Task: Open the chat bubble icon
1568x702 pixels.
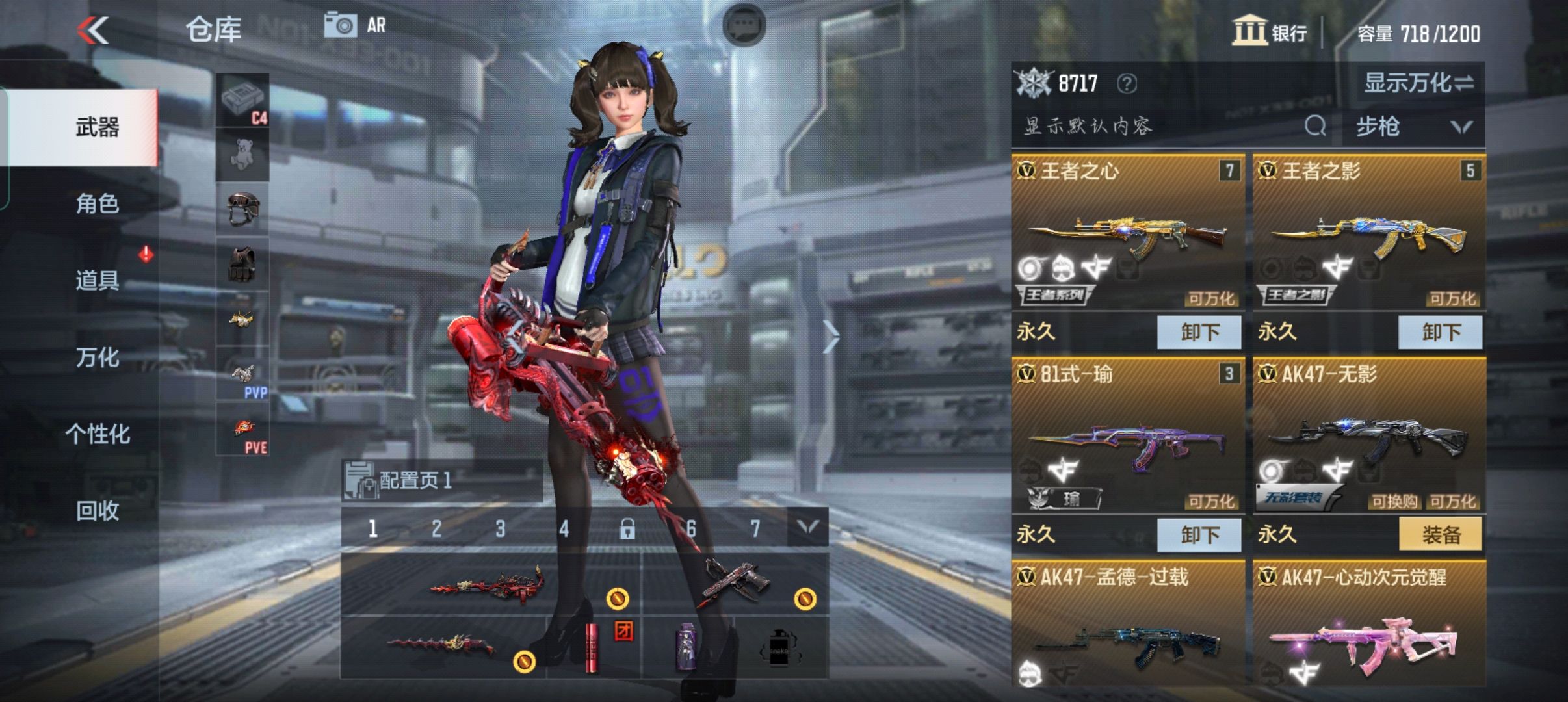Action: click(744, 25)
